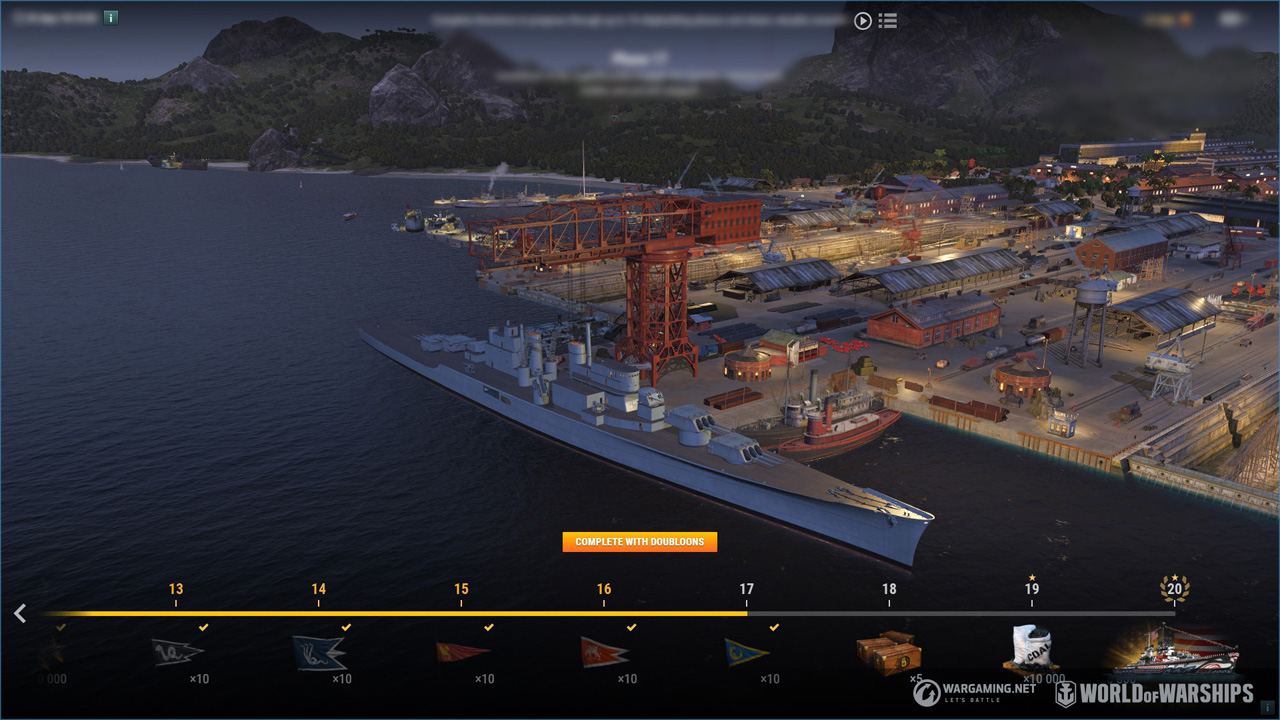Image resolution: width=1280 pixels, height=720 pixels.
Task: Select the phase 14 blue dragon flag reward
Action: click(320, 653)
